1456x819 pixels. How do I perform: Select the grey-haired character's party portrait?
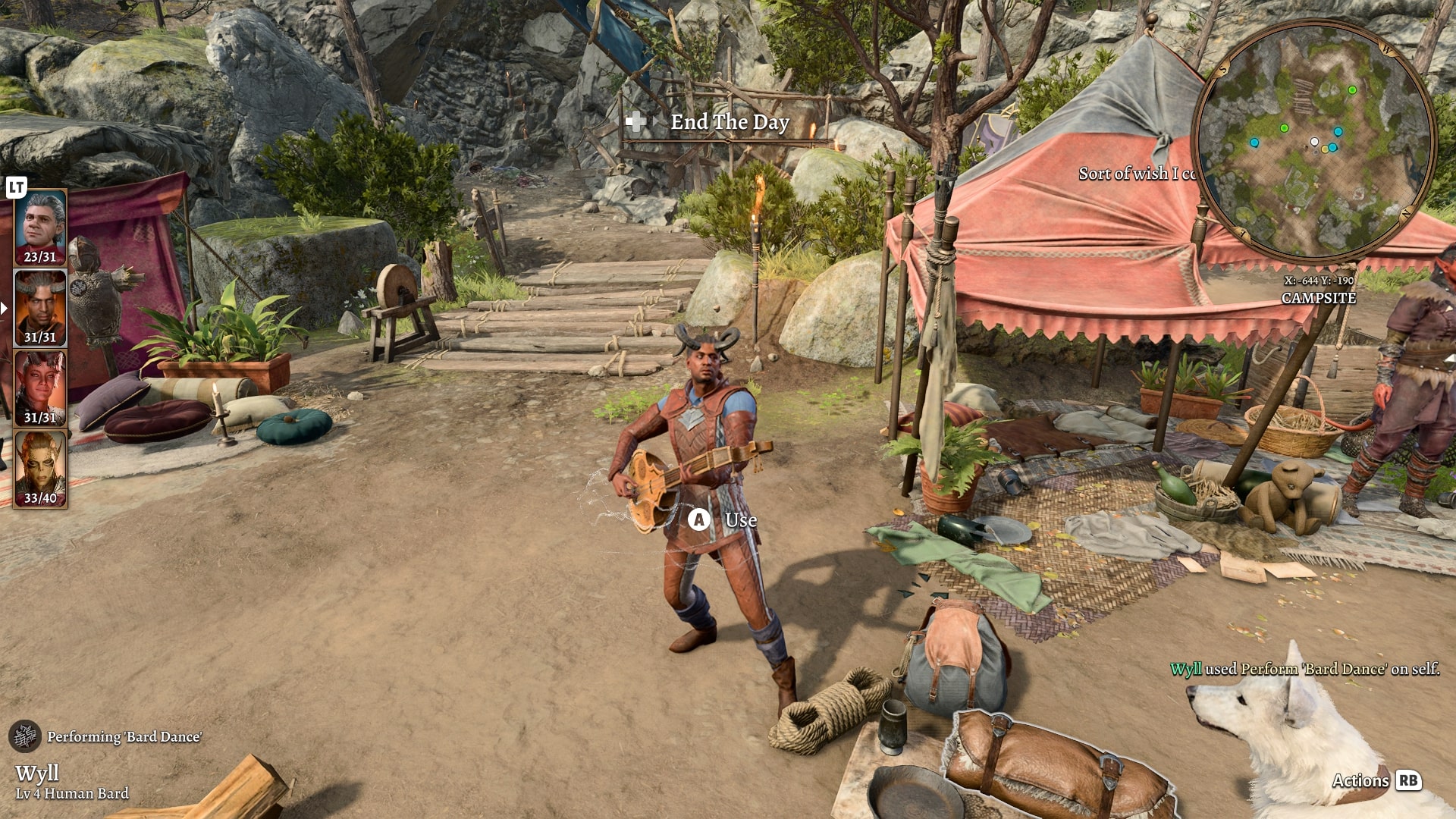[x=40, y=227]
